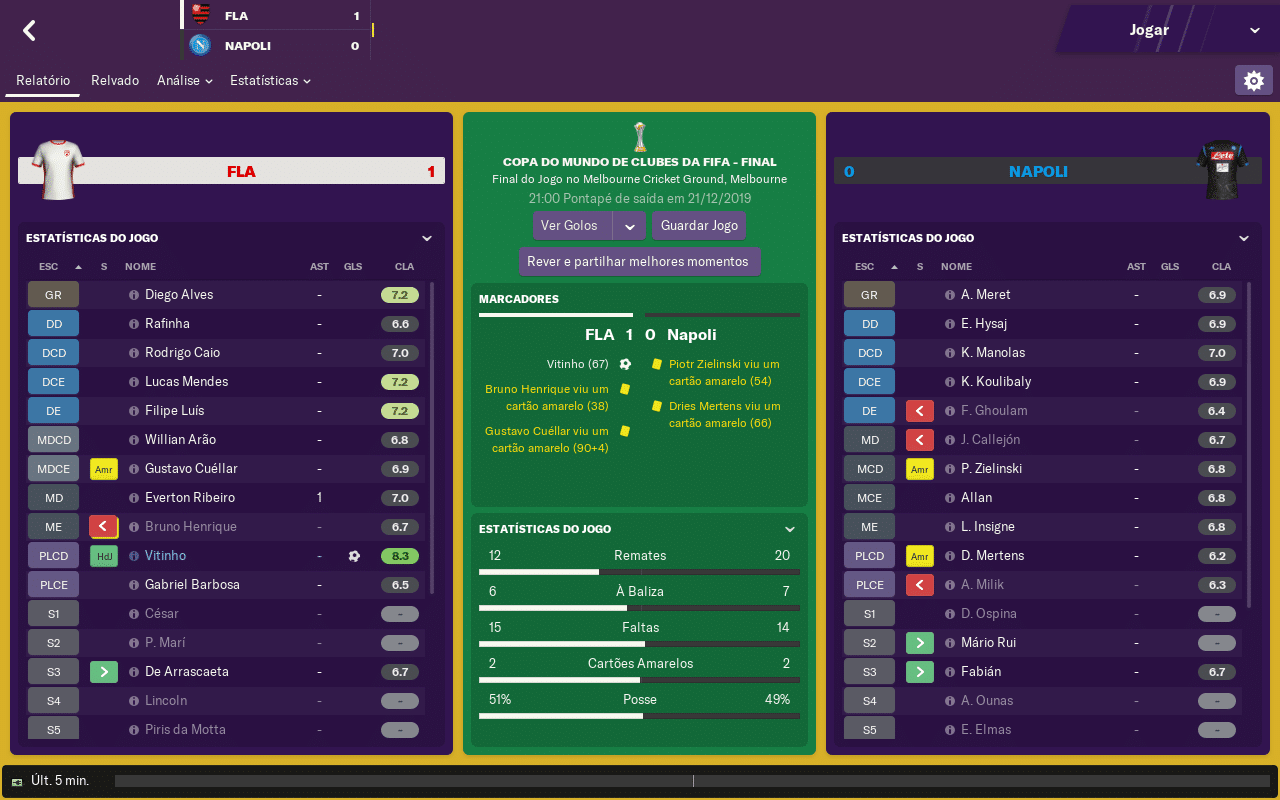Select Rever e partilhar melhores momentos
The height and width of the screenshot is (800, 1280).
[x=639, y=262]
